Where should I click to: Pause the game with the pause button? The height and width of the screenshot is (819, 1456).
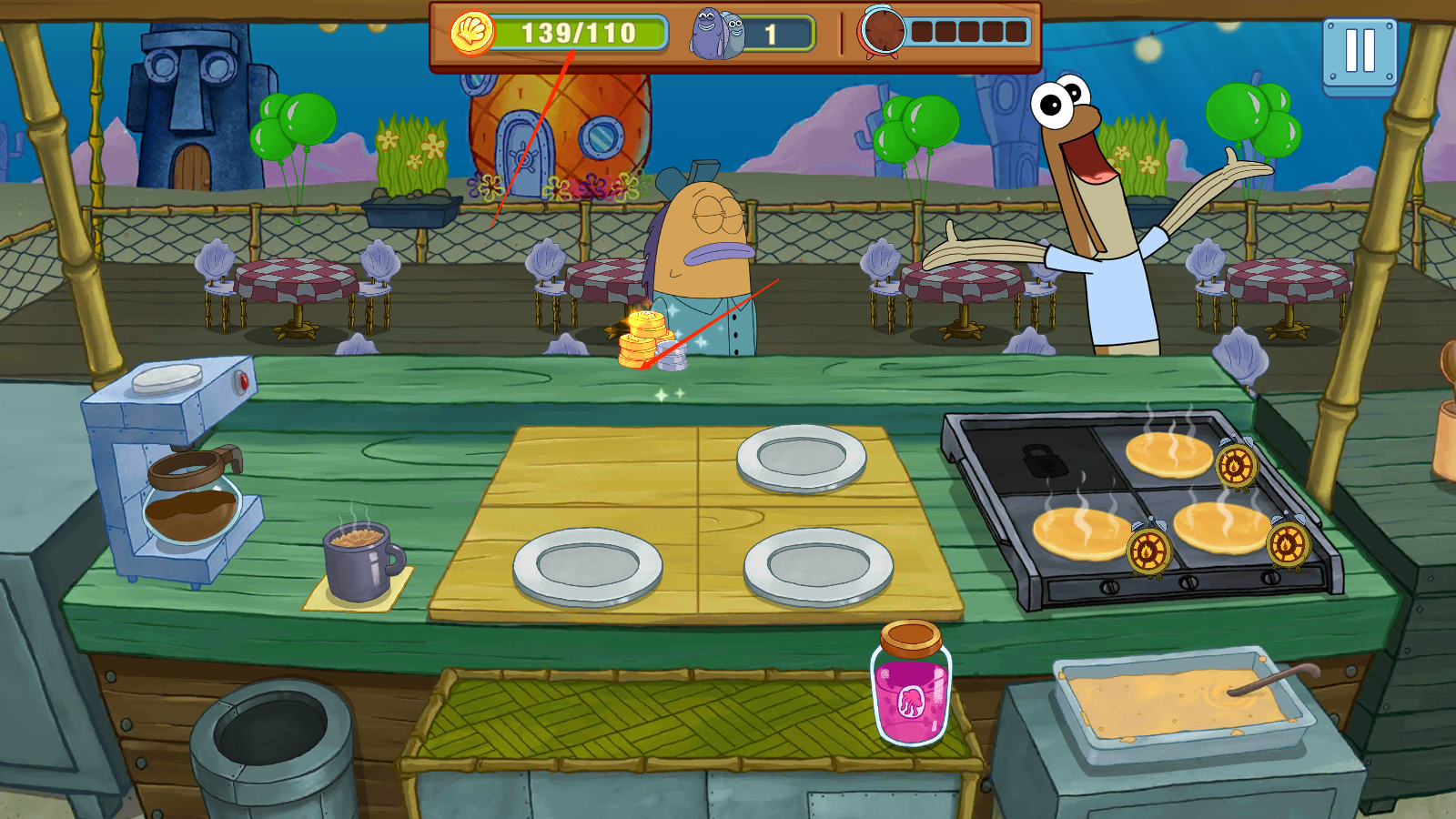tap(1360, 53)
